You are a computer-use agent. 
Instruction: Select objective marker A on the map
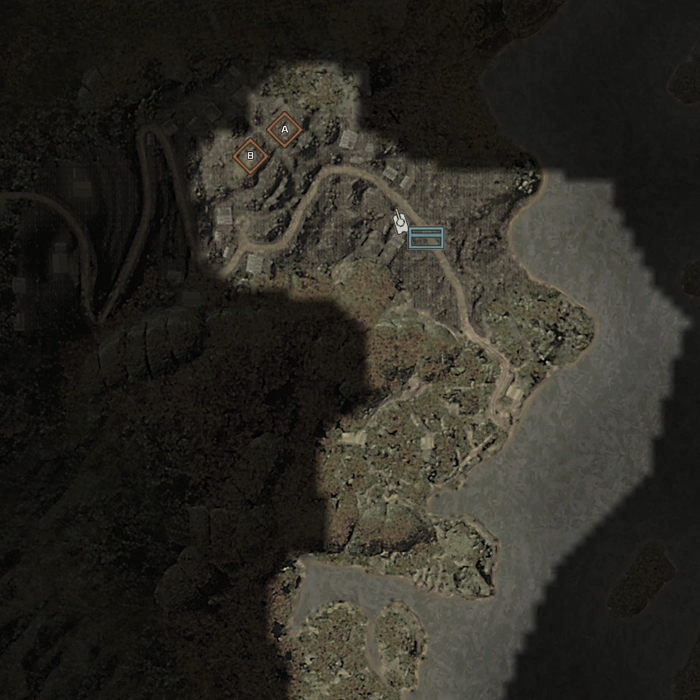[284, 130]
